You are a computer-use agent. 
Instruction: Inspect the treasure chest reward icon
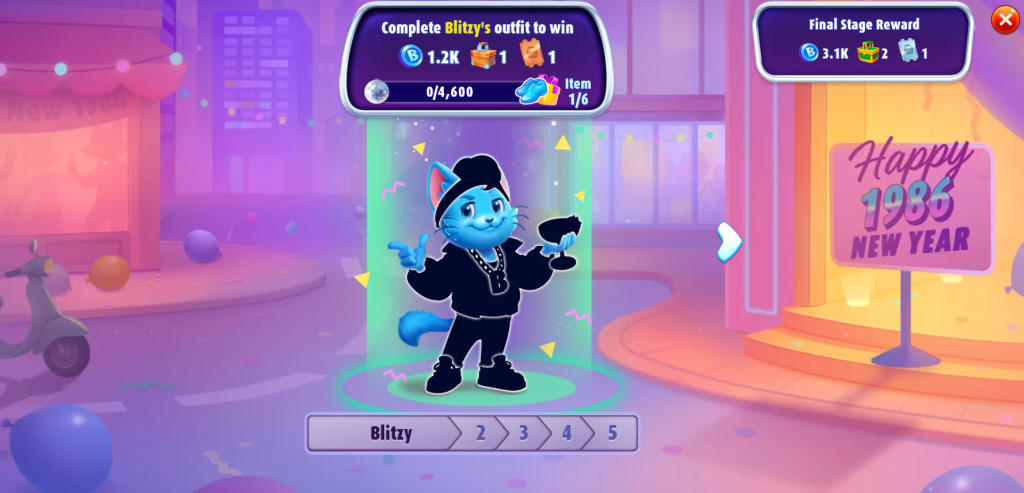[x=484, y=57]
